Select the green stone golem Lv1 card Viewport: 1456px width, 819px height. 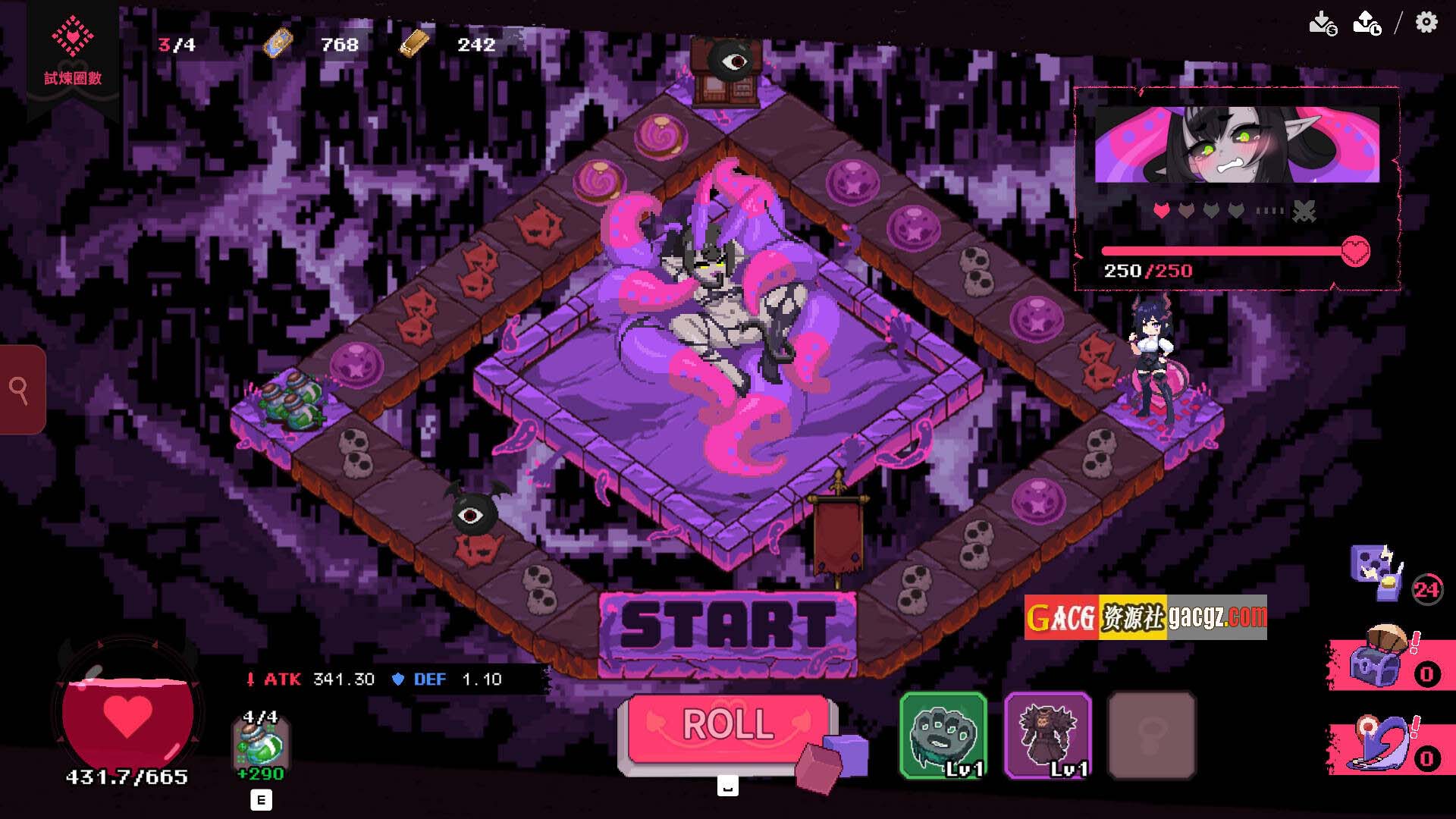click(943, 735)
